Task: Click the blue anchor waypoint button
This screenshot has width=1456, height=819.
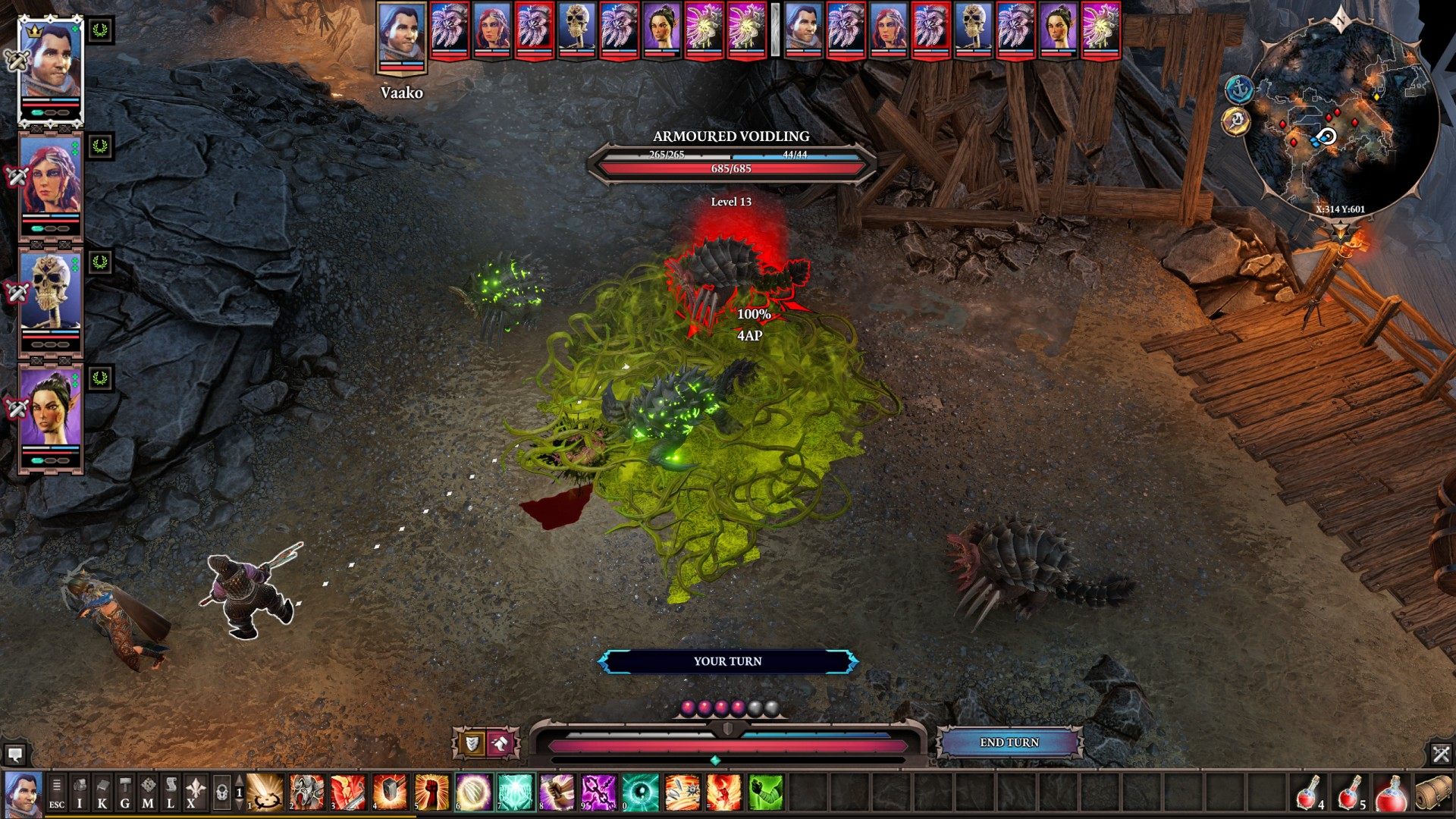Action: [x=1240, y=89]
